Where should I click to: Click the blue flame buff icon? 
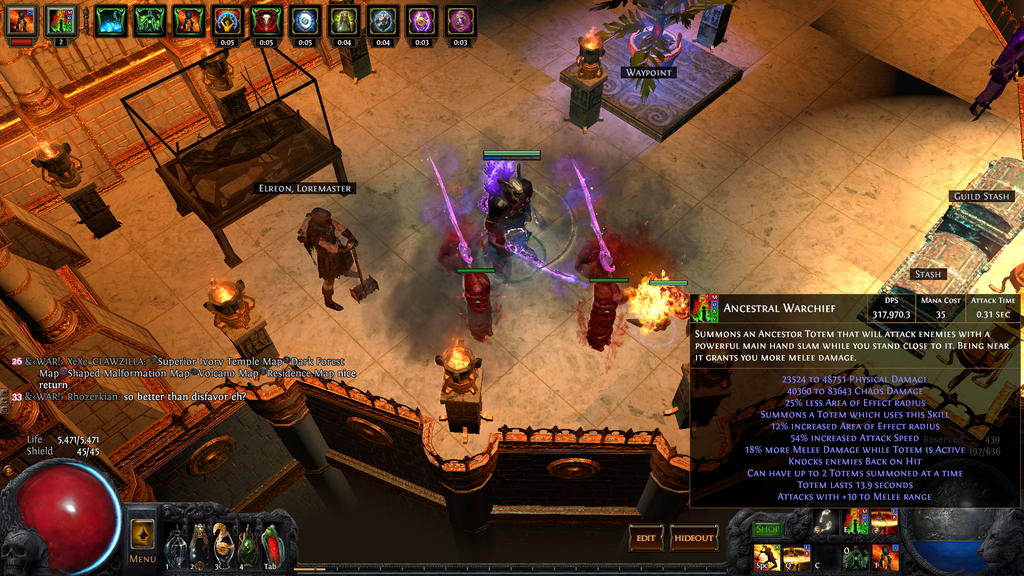(110, 20)
